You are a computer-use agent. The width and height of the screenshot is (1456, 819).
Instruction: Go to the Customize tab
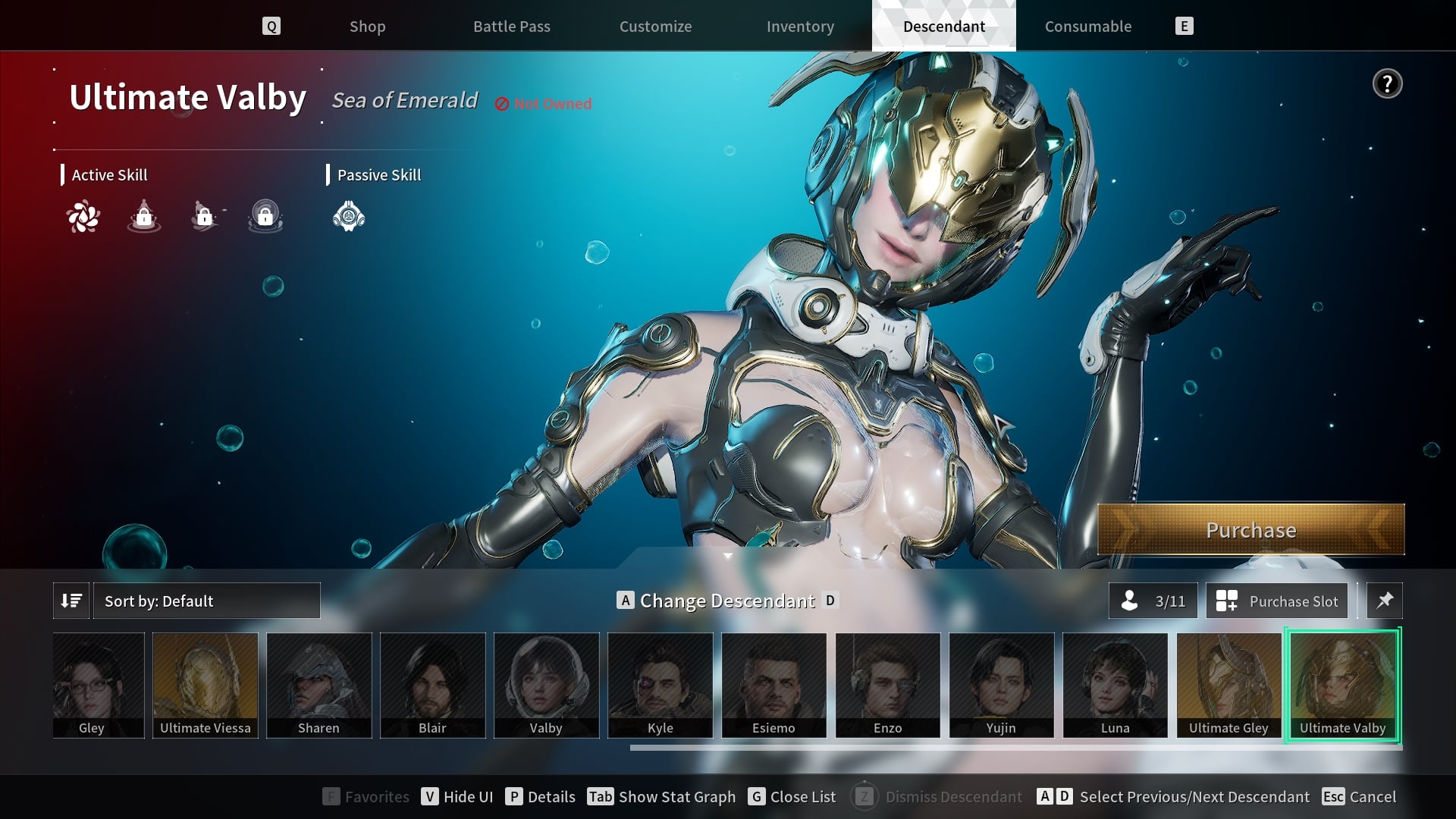pos(655,27)
